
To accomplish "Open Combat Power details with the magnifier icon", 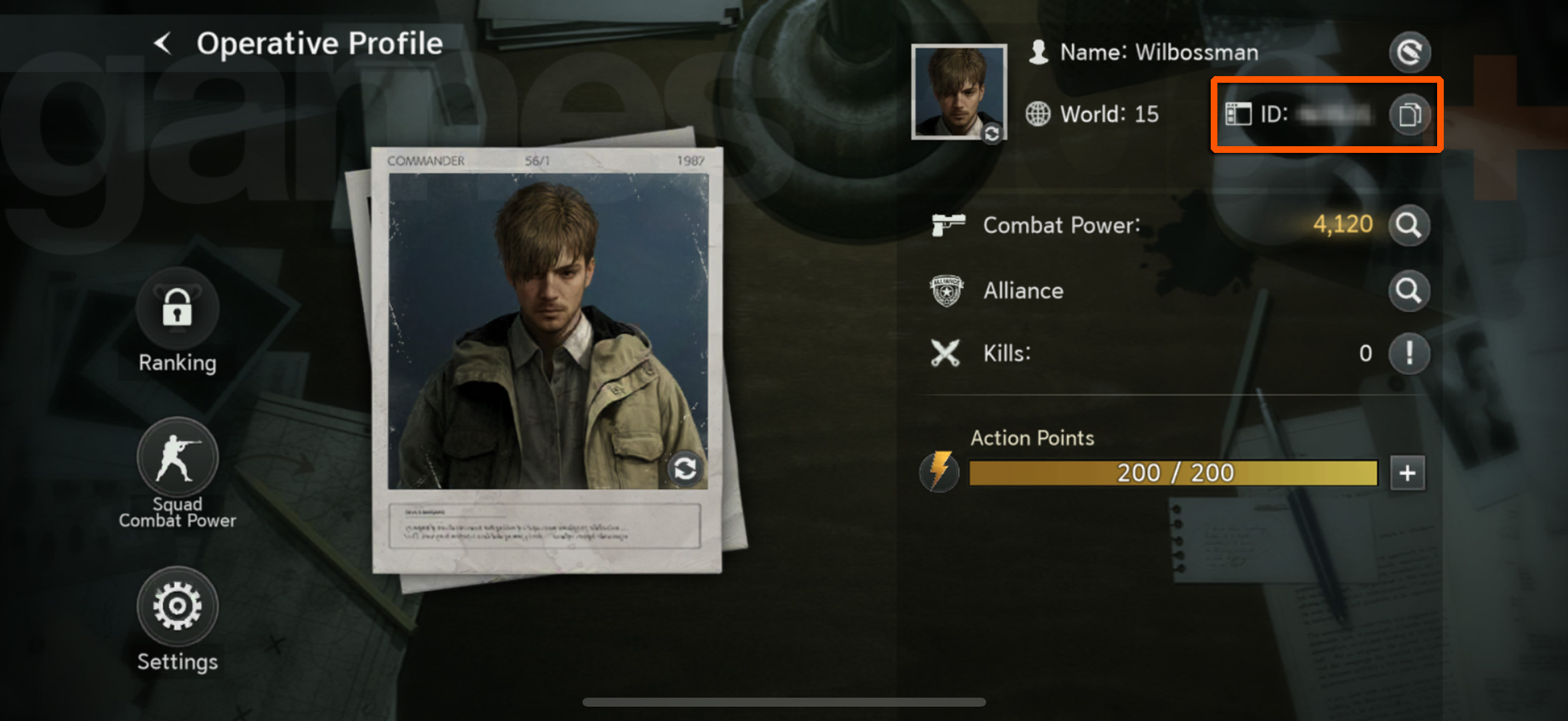I will [x=1409, y=225].
